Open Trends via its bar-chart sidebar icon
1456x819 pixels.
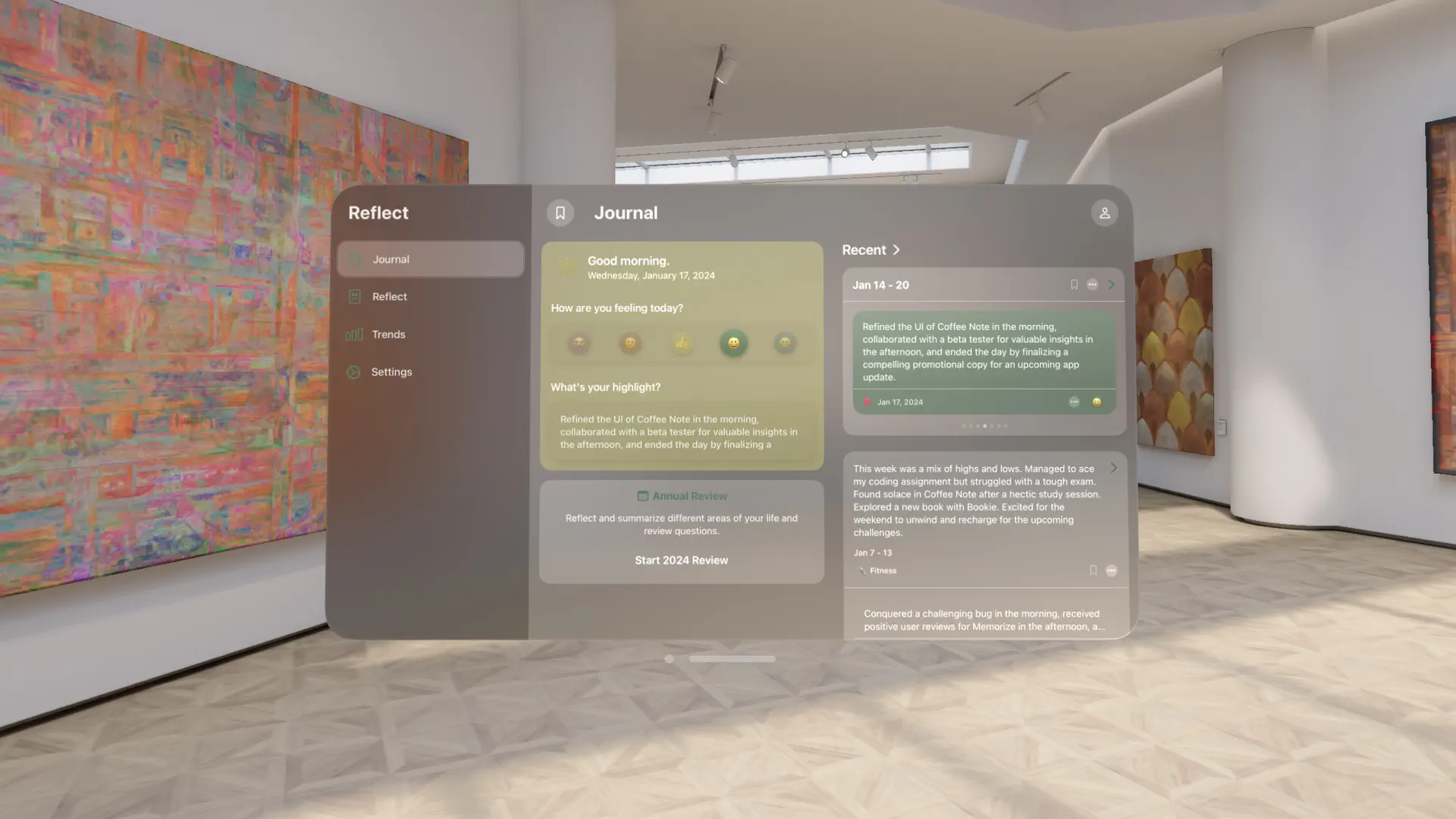click(x=353, y=334)
